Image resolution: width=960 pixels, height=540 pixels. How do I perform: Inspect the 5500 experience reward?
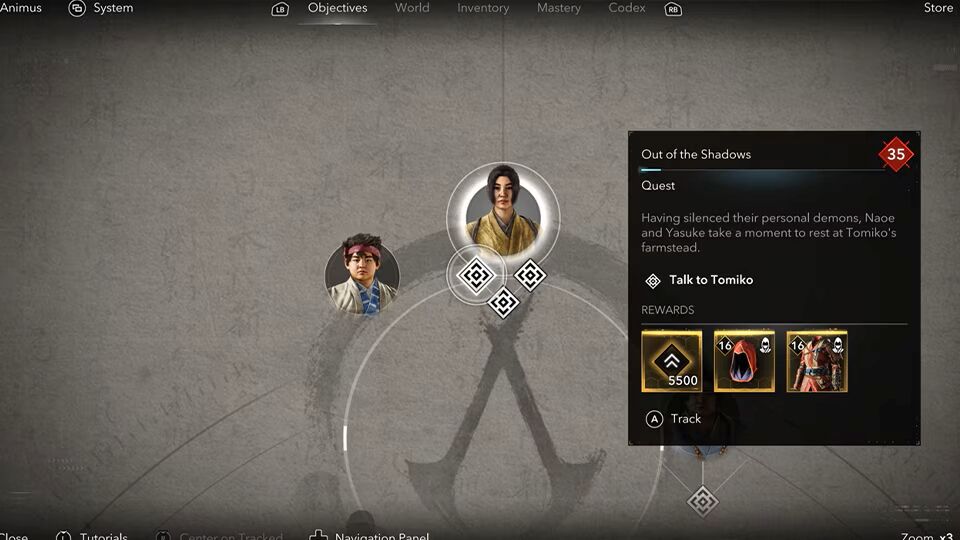[671, 361]
